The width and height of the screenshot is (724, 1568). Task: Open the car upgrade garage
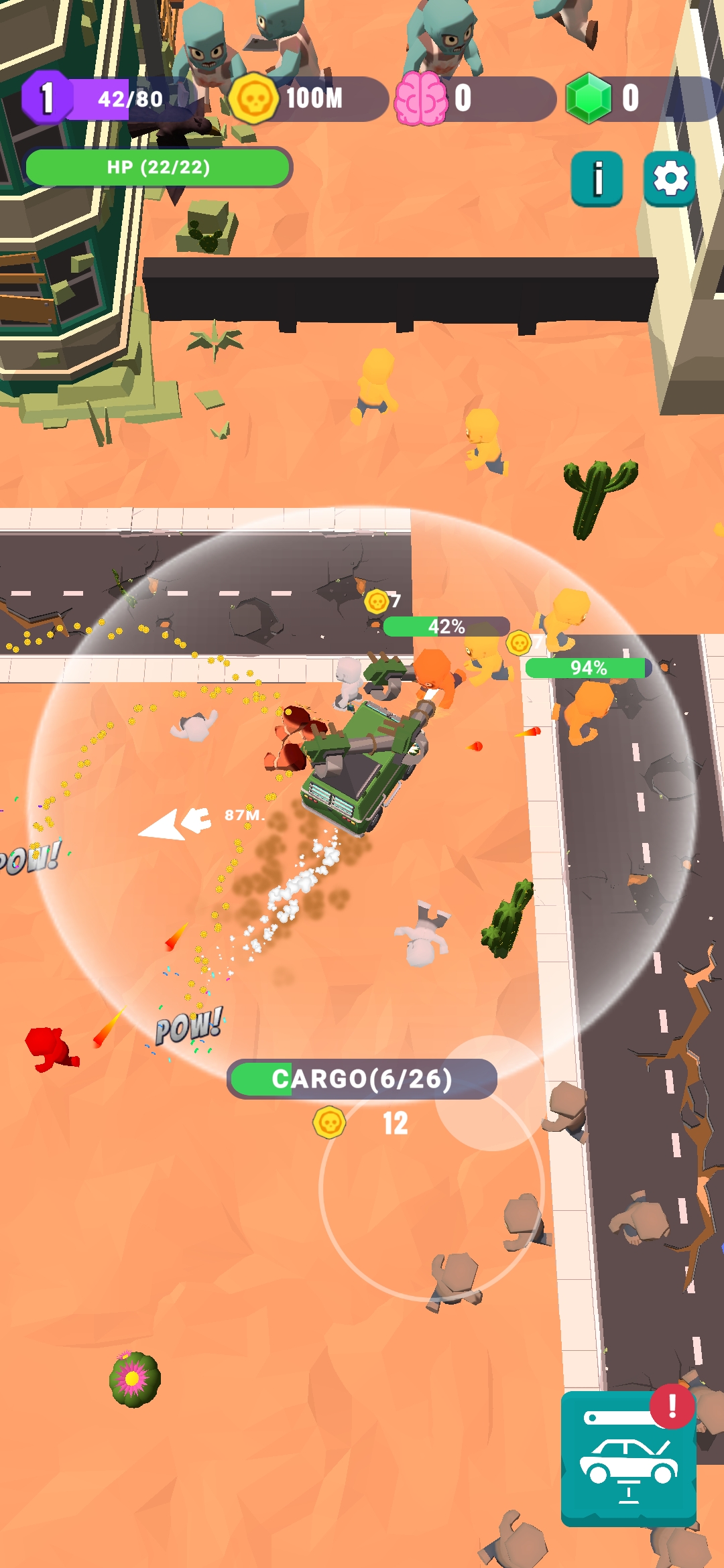(x=628, y=1458)
